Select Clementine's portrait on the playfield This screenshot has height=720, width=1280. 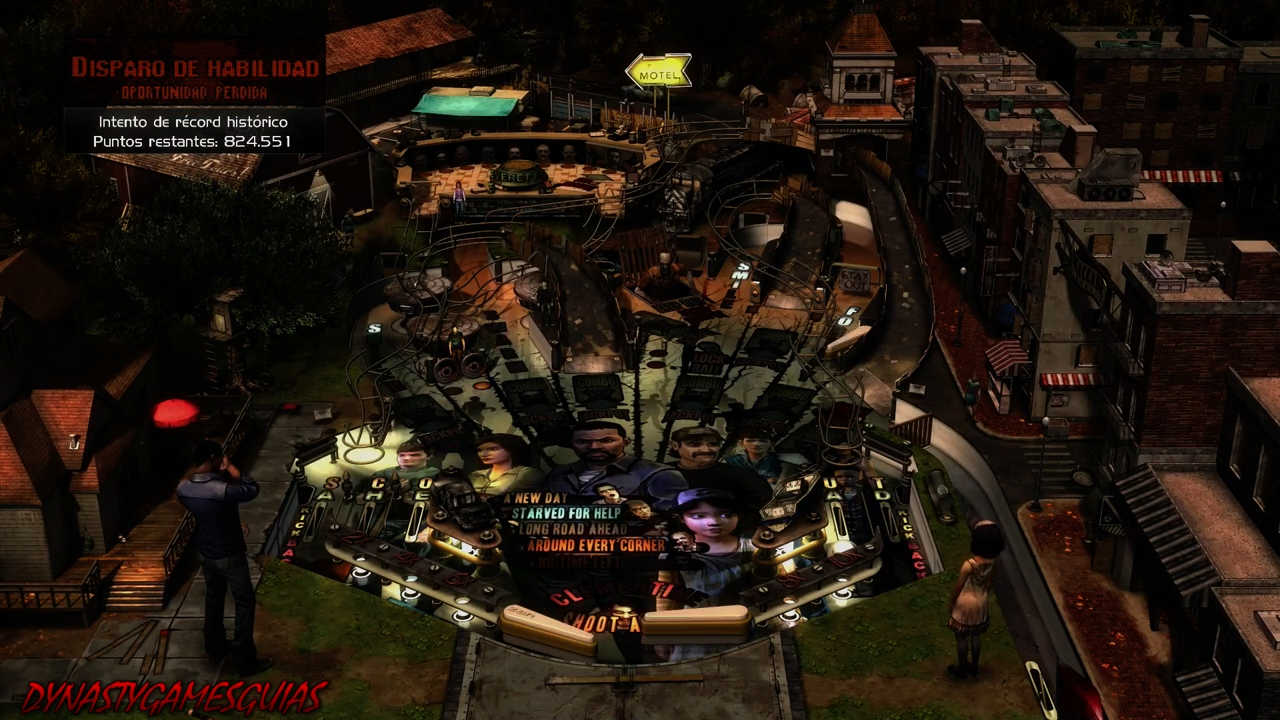(706, 517)
